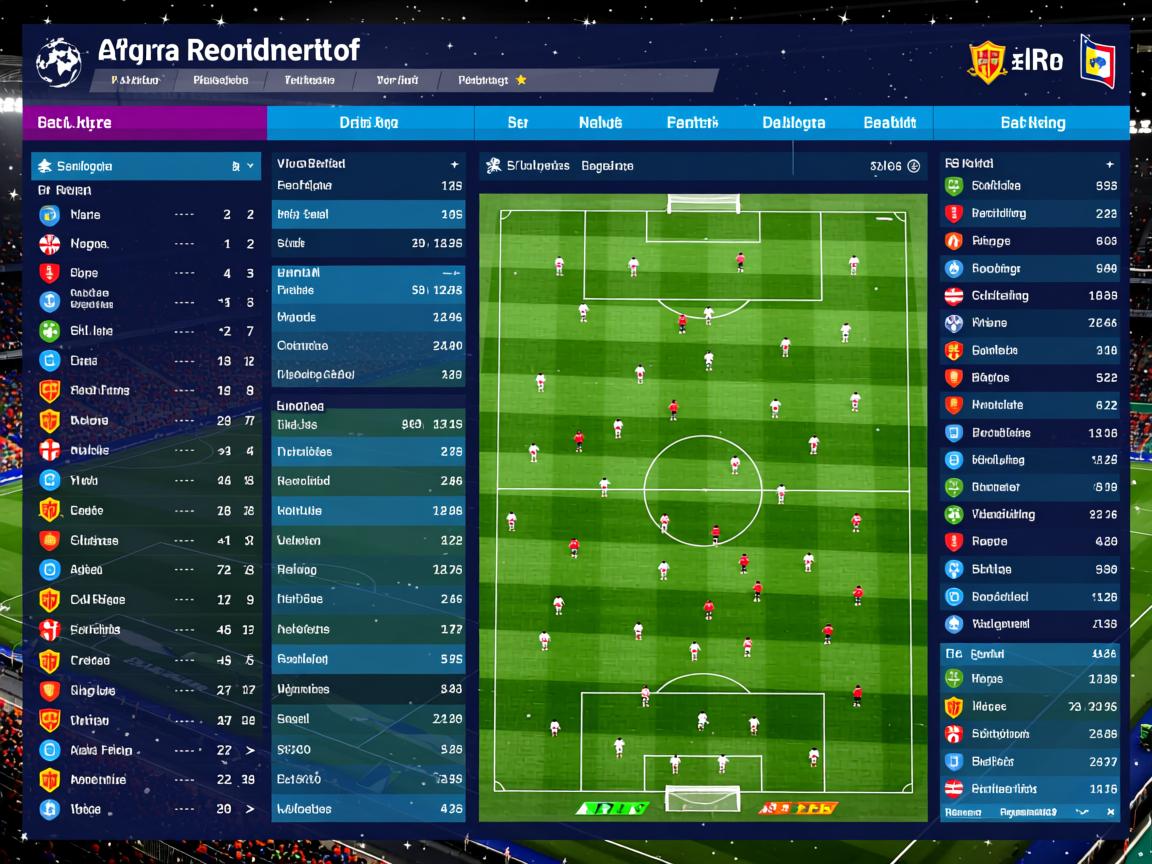Click the Rienge row with the flame badge
Viewport: 1152px width, 864px height.
point(1030,241)
